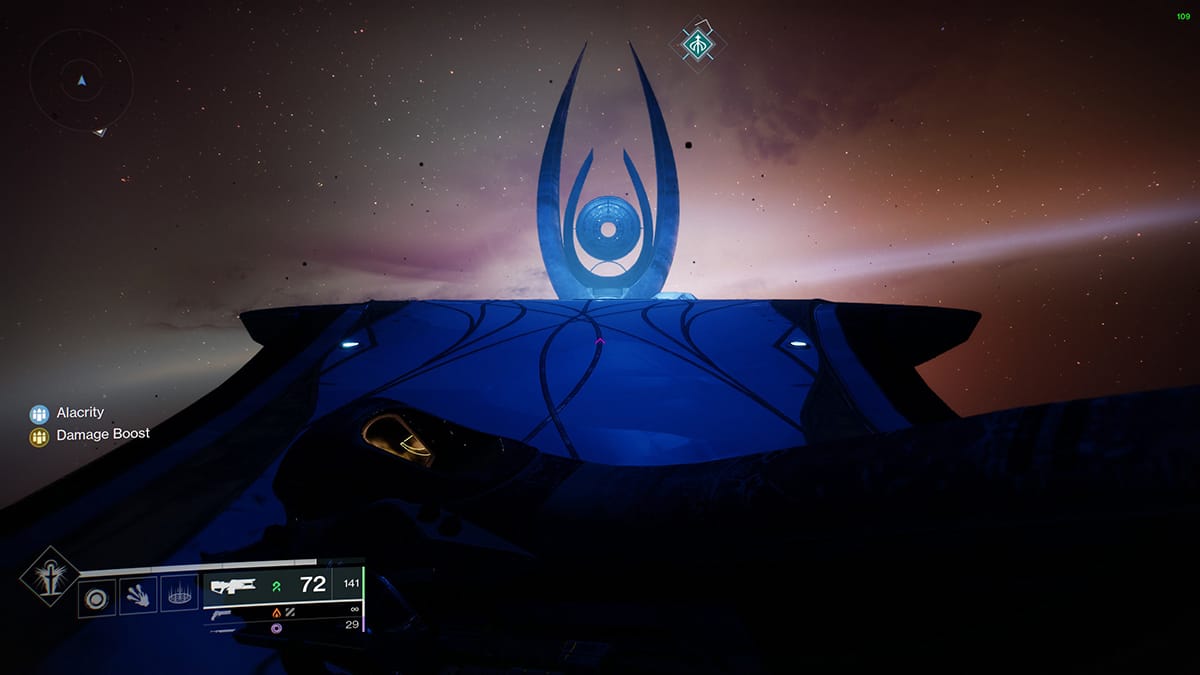Inspect the Damage Boost buff icon

click(x=39, y=436)
